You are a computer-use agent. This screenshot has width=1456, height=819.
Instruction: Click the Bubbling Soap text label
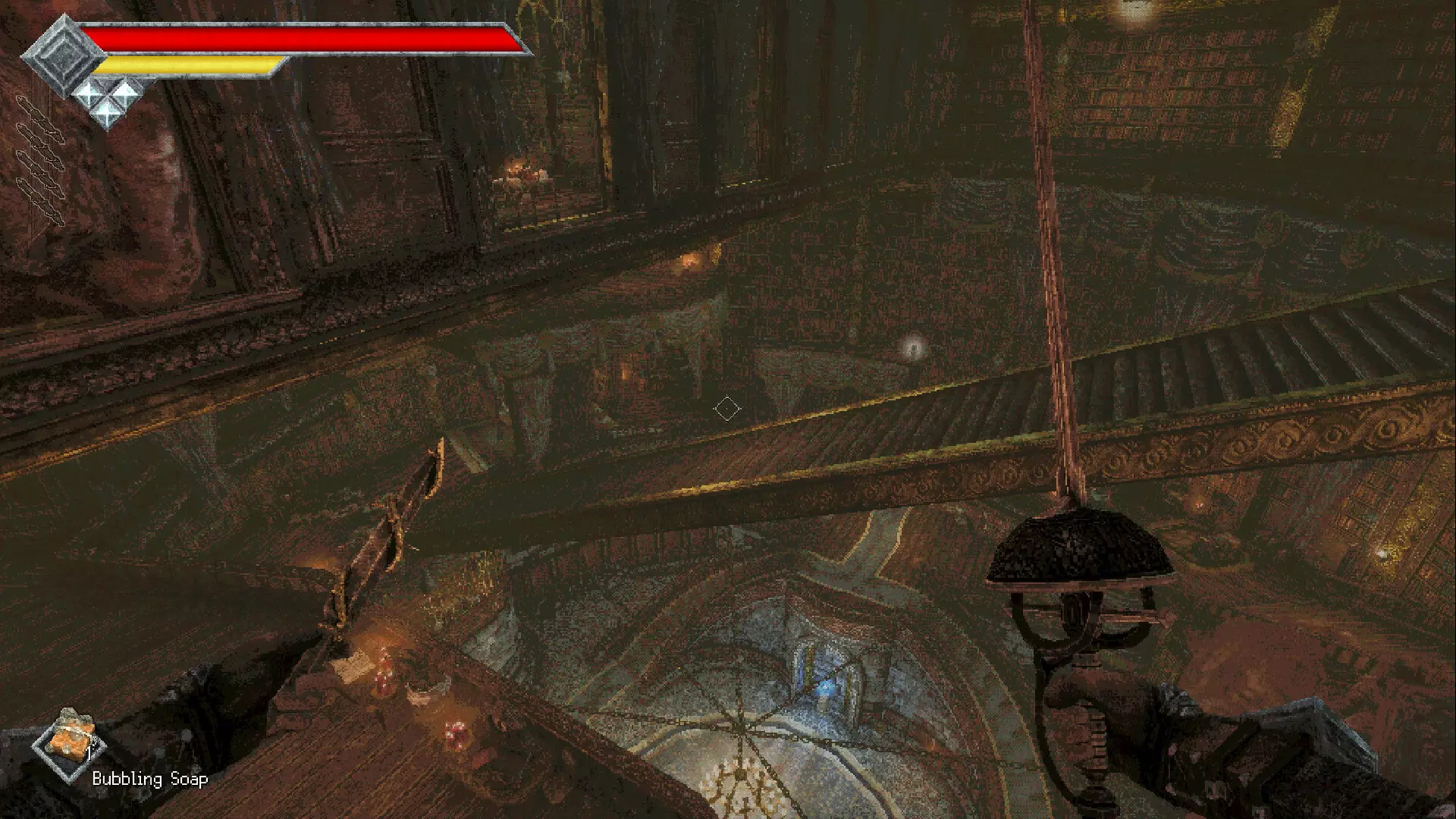coord(149,779)
